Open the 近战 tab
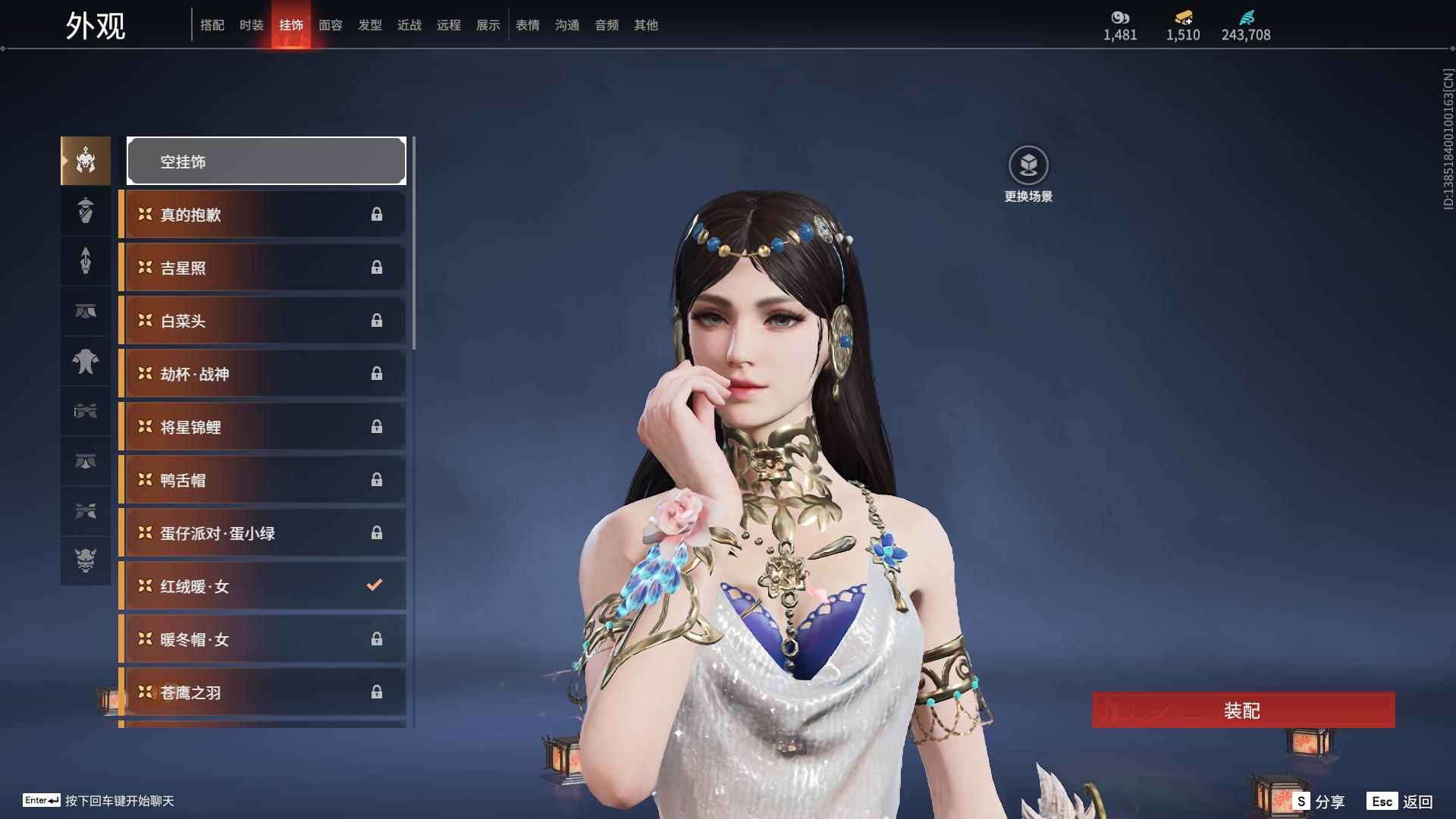Image resolution: width=1456 pixels, height=819 pixels. 409,25
